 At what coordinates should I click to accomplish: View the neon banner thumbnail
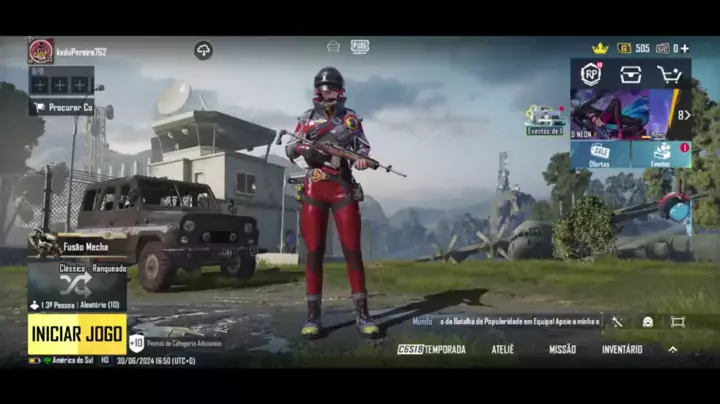coord(621,113)
